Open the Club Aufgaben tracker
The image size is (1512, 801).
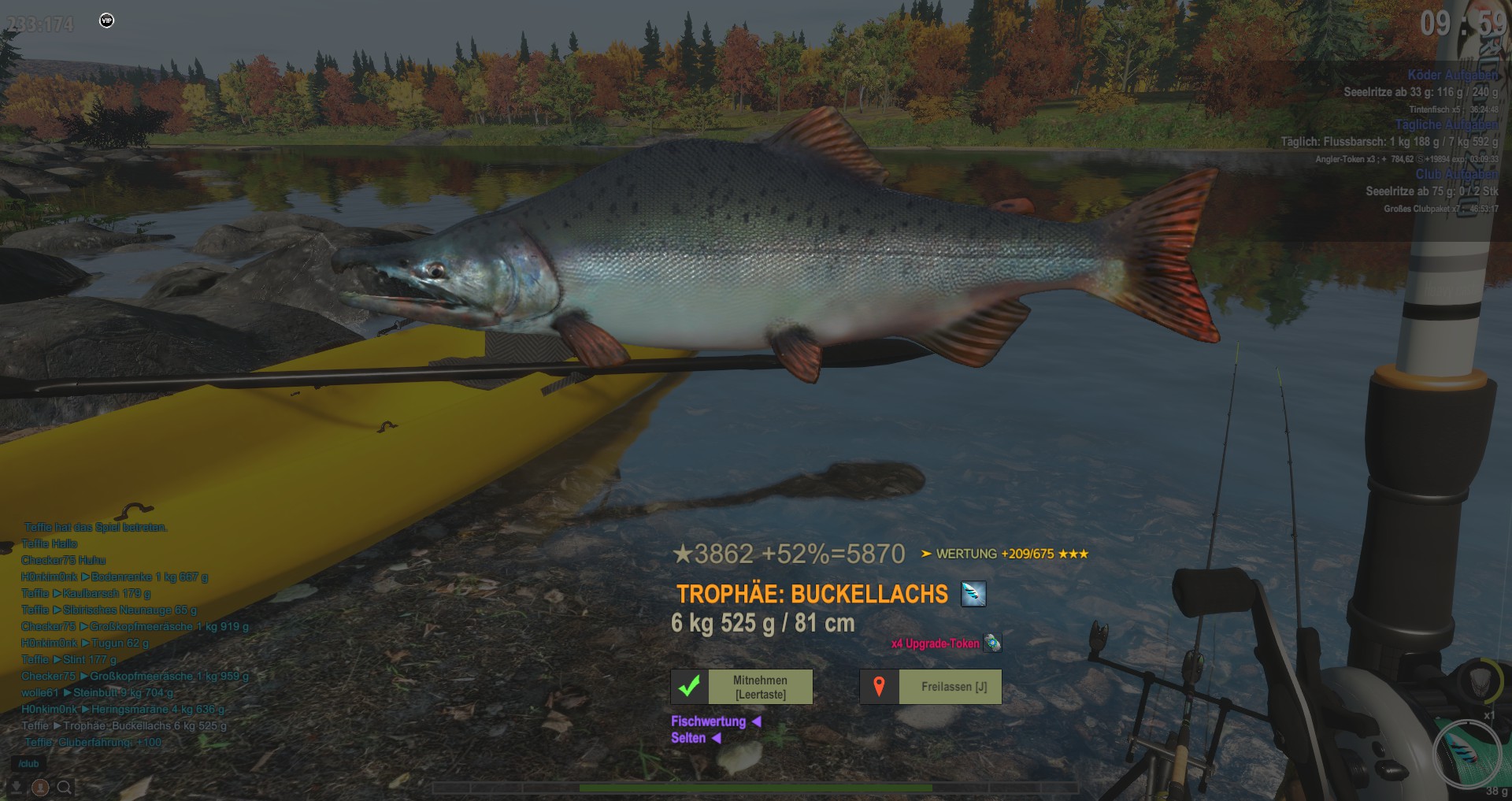click(1455, 174)
